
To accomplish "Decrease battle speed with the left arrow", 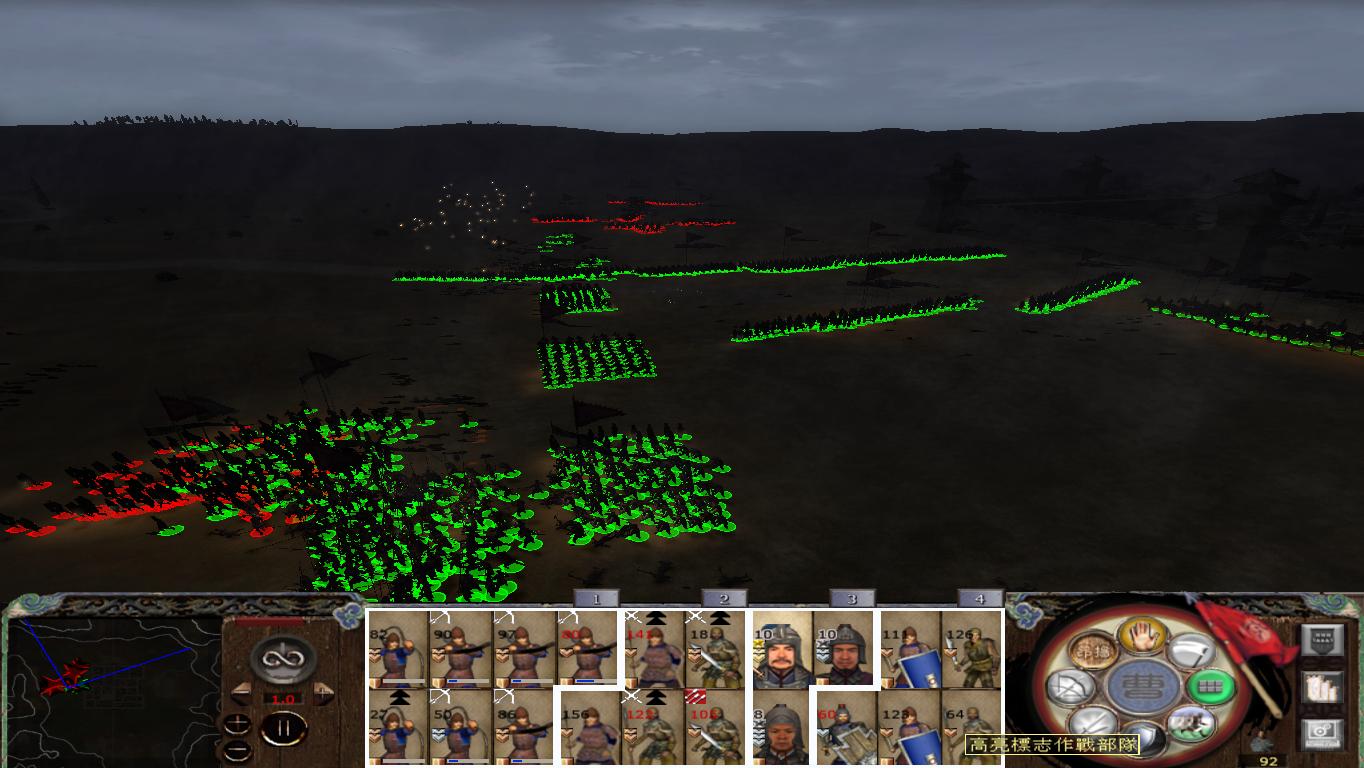I will (x=239, y=691).
